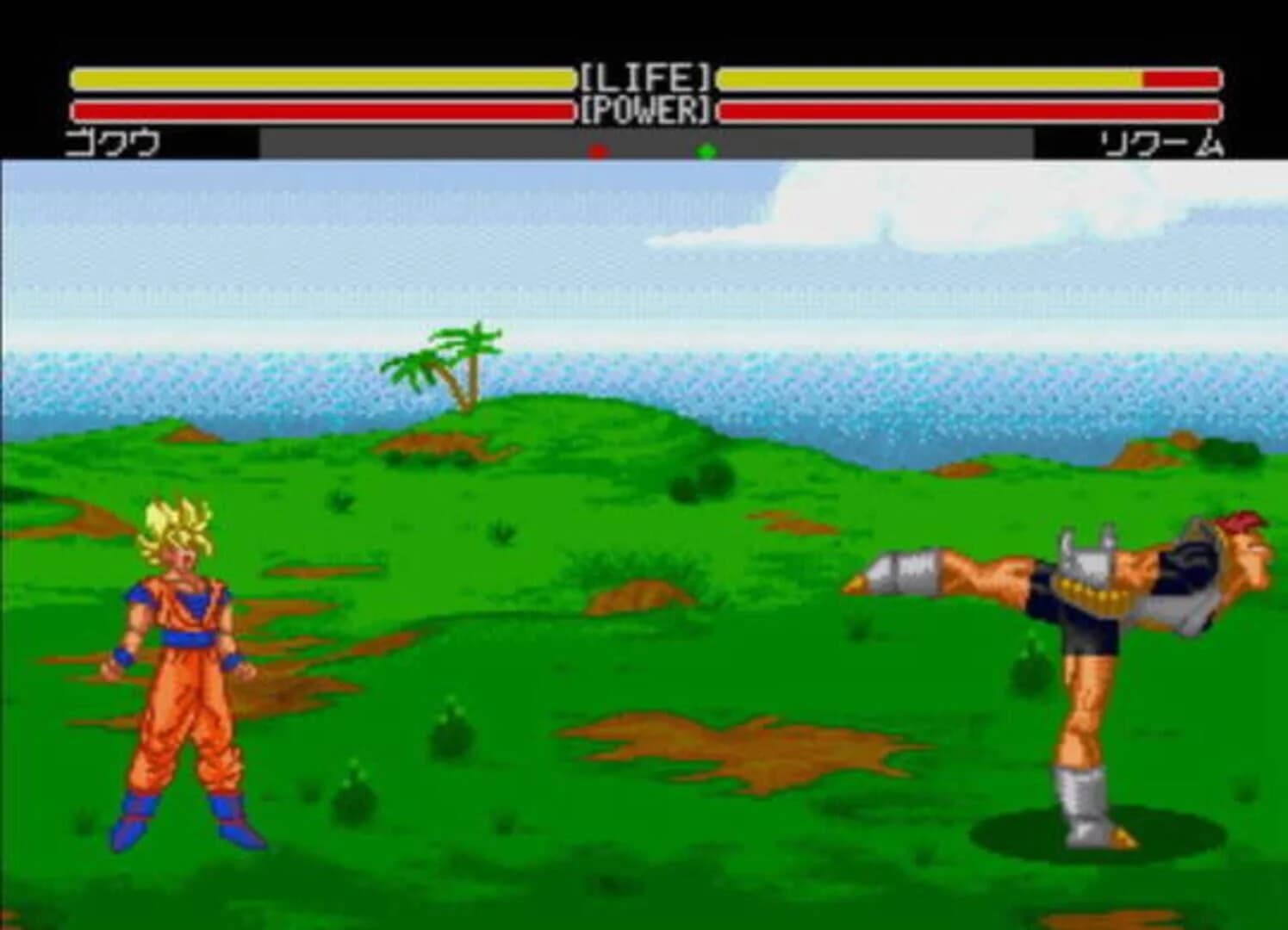
Task: Expand Recoome's POWER gauge on the right
Action: coord(965,110)
